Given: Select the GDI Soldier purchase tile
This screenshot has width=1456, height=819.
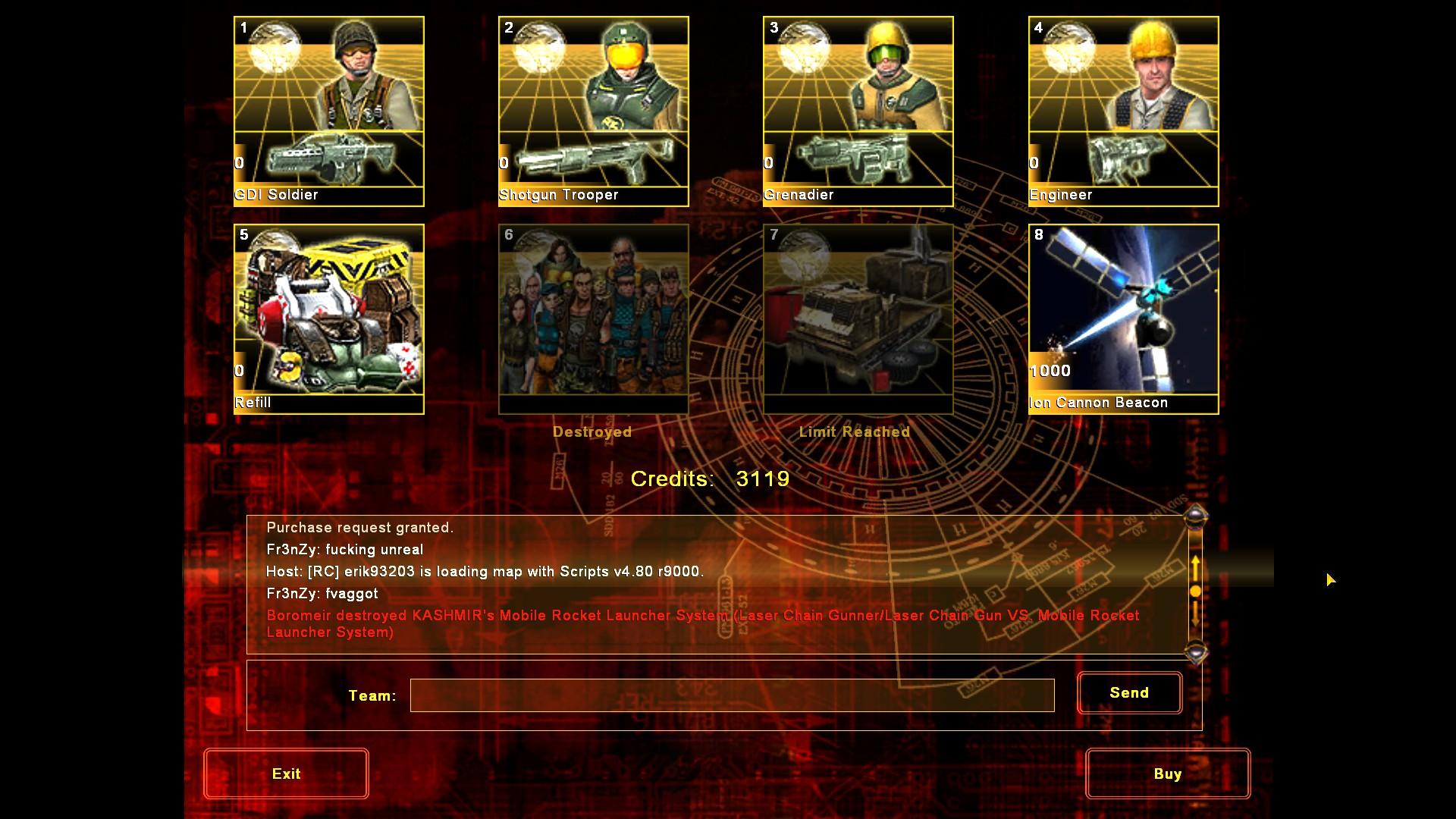Looking at the screenshot, I should pos(329,111).
